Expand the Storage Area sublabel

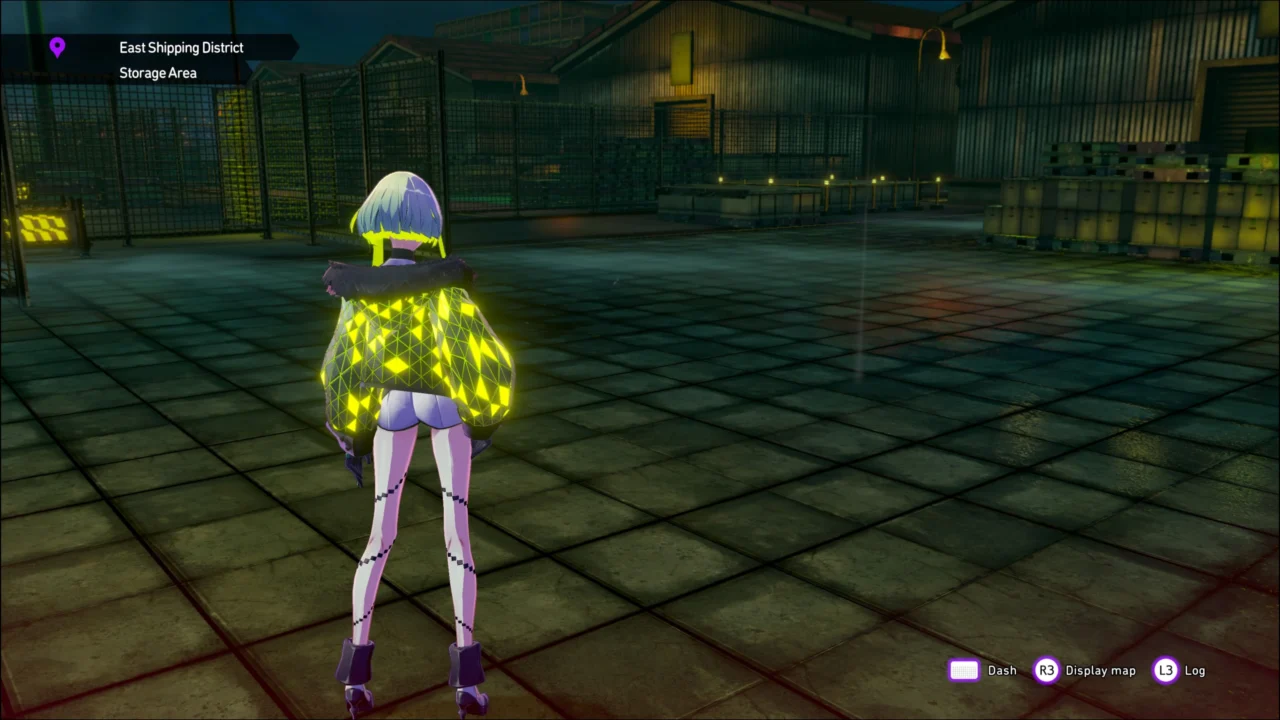point(158,72)
